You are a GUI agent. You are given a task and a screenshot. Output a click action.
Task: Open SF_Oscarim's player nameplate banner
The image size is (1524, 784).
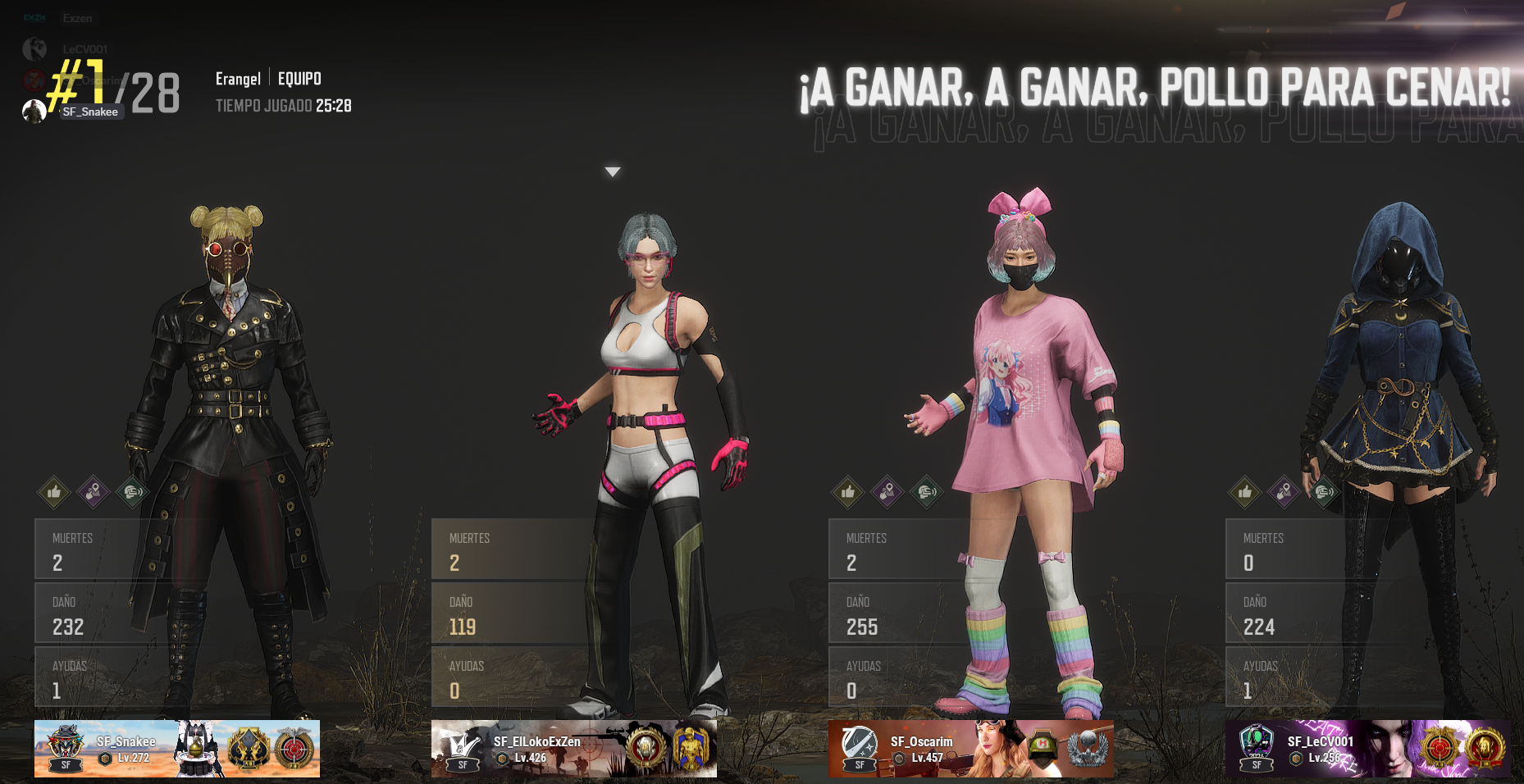click(x=971, y=749)
